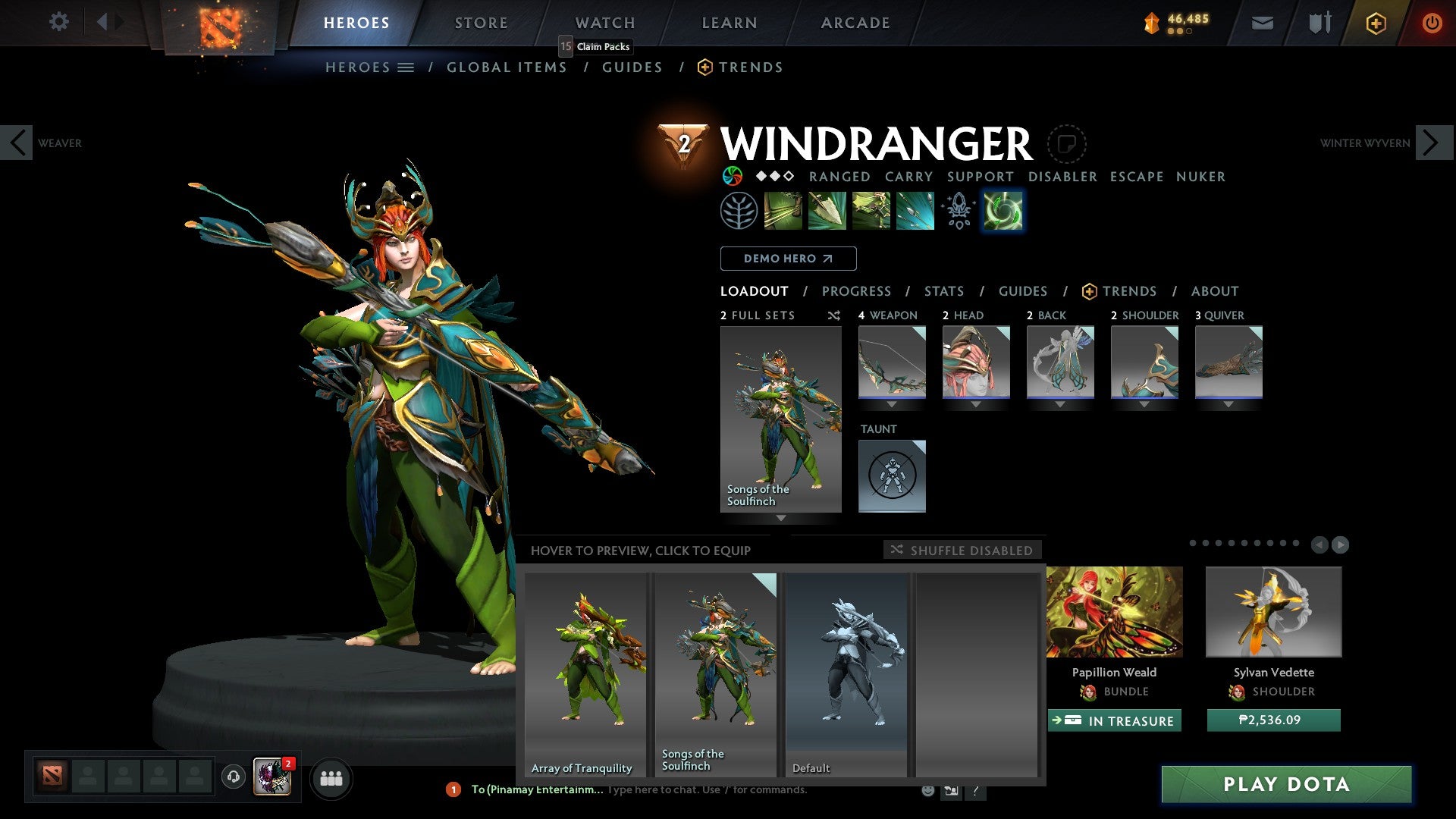Viewport: 1456px width, 819px height.
Task: Enable shuffle for equipped sets
Action: (834, 315)
